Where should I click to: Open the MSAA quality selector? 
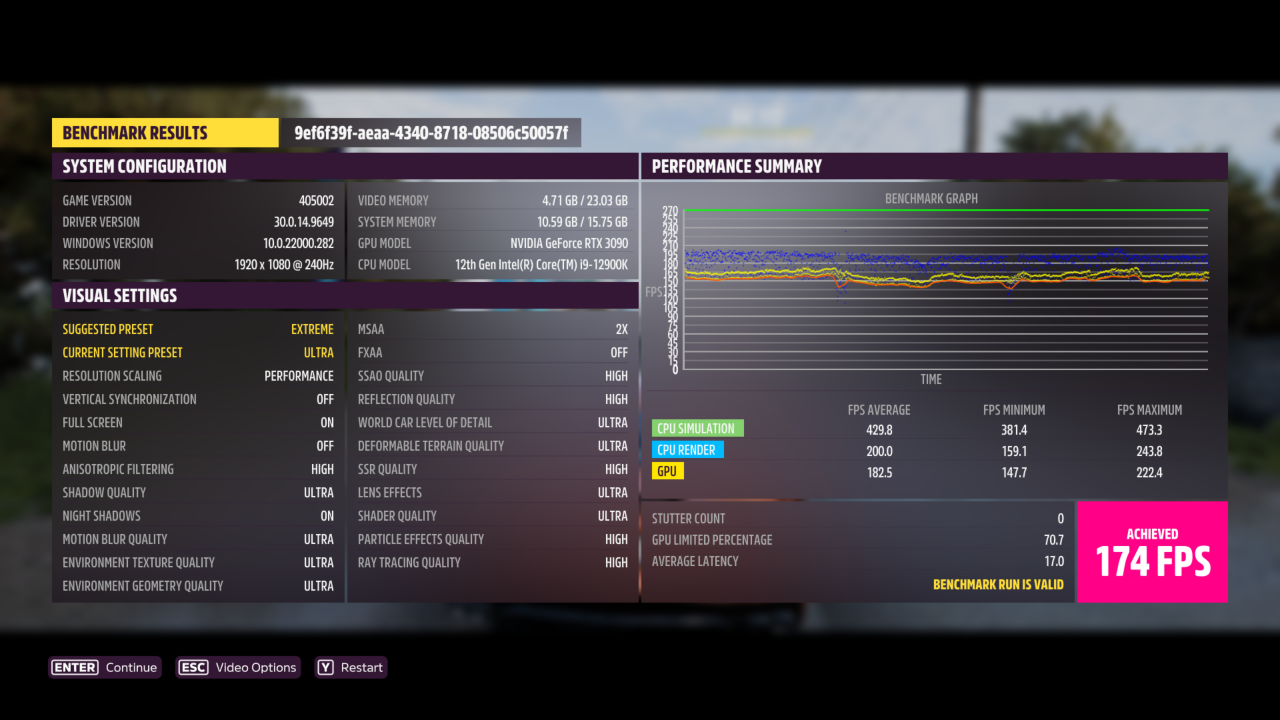coord(492,328)
